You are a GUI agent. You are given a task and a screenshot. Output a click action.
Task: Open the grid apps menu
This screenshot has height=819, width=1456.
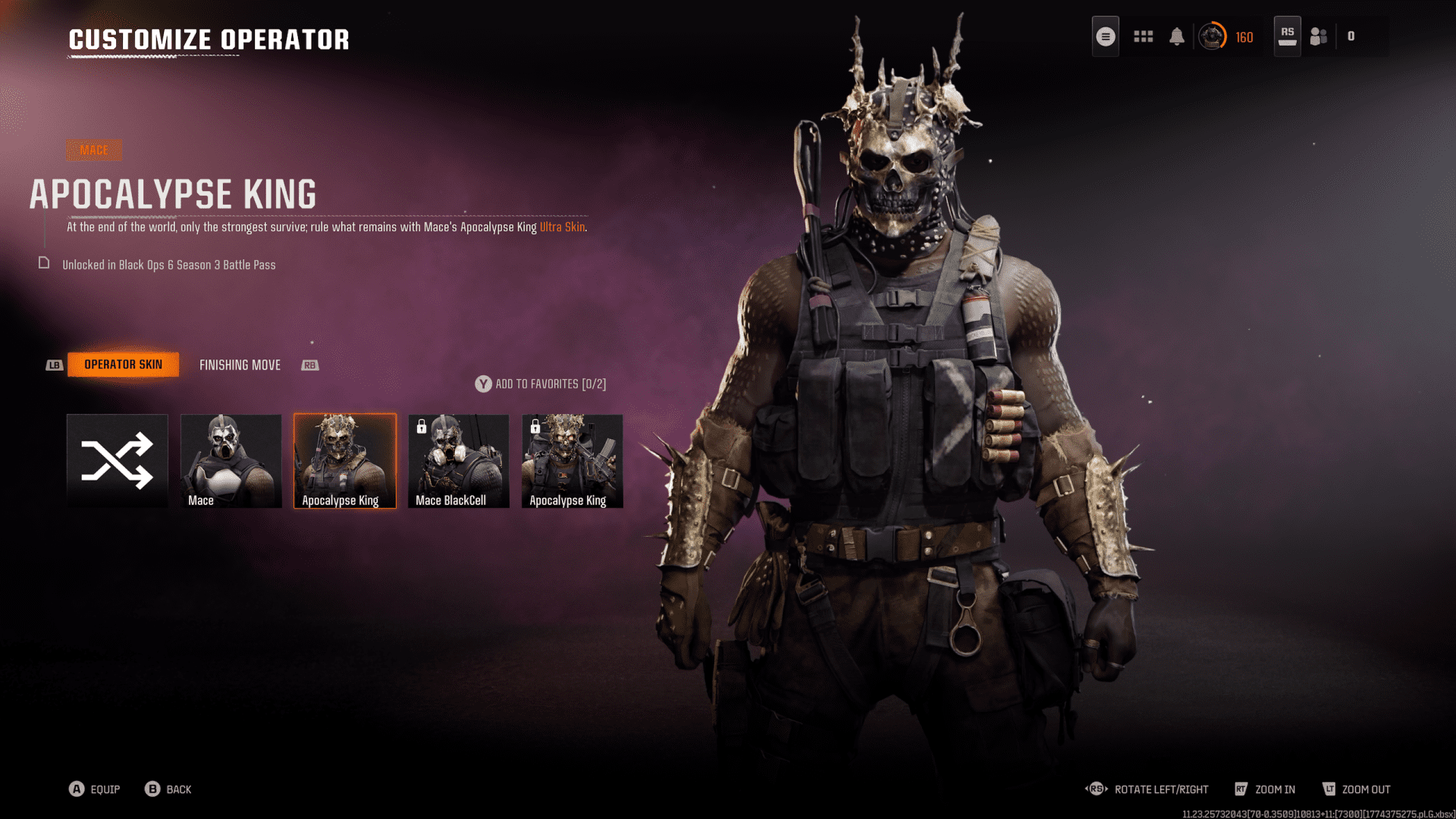click(1143, 36)
